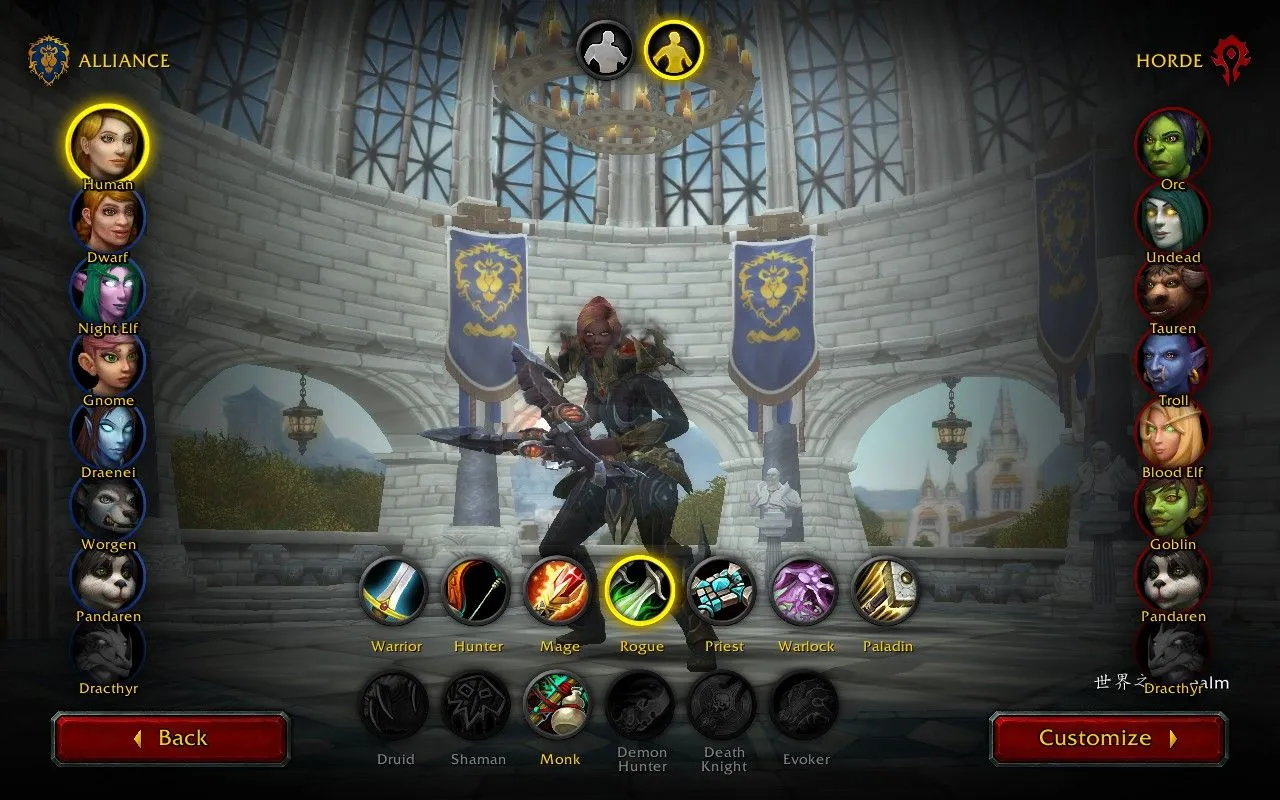
Task: Select the Mage class icon
Action: click(x=558, y=591)
